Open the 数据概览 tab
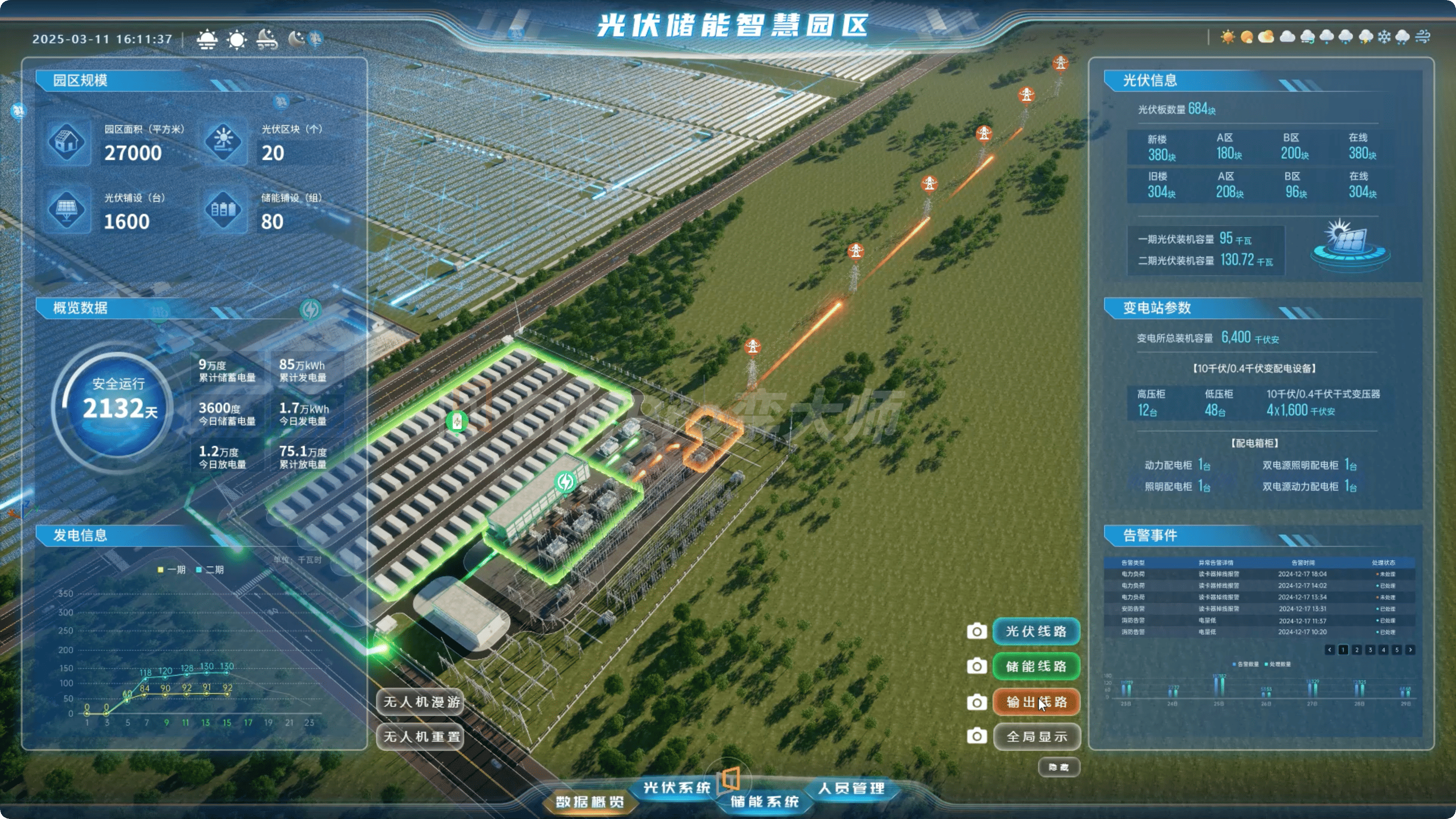 (x=589, y=801)
